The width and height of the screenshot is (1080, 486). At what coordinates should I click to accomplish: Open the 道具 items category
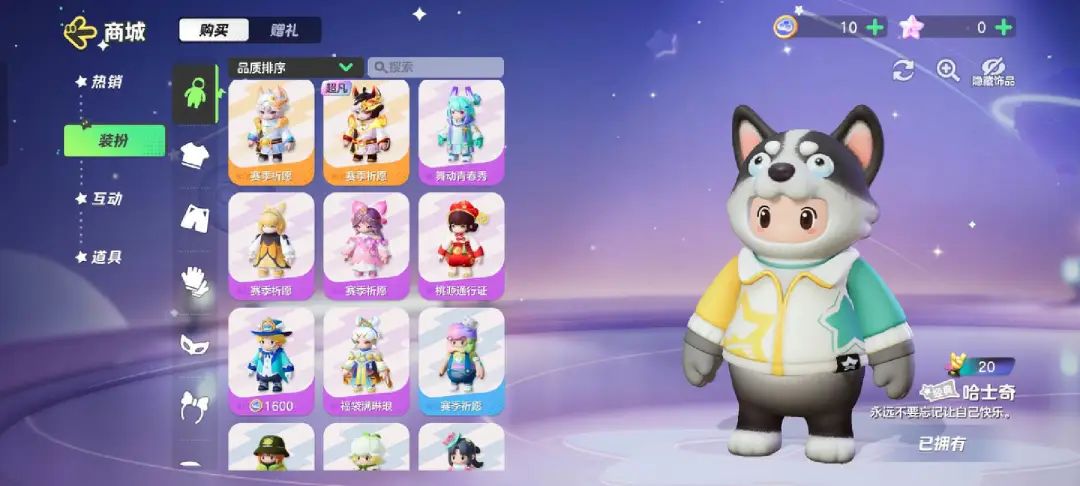coord(106,257)
